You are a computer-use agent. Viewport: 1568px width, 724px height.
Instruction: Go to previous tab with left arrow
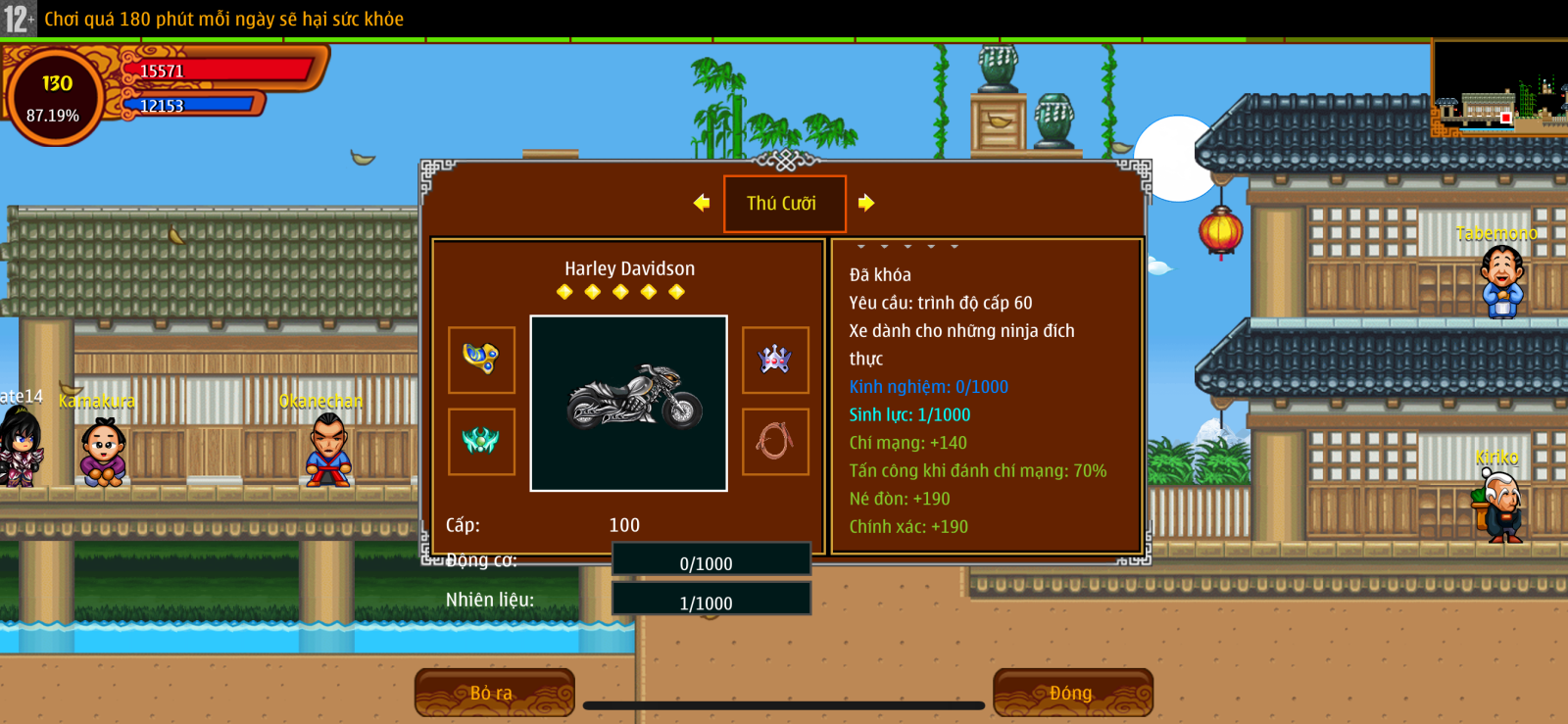[x=702, y=203]
